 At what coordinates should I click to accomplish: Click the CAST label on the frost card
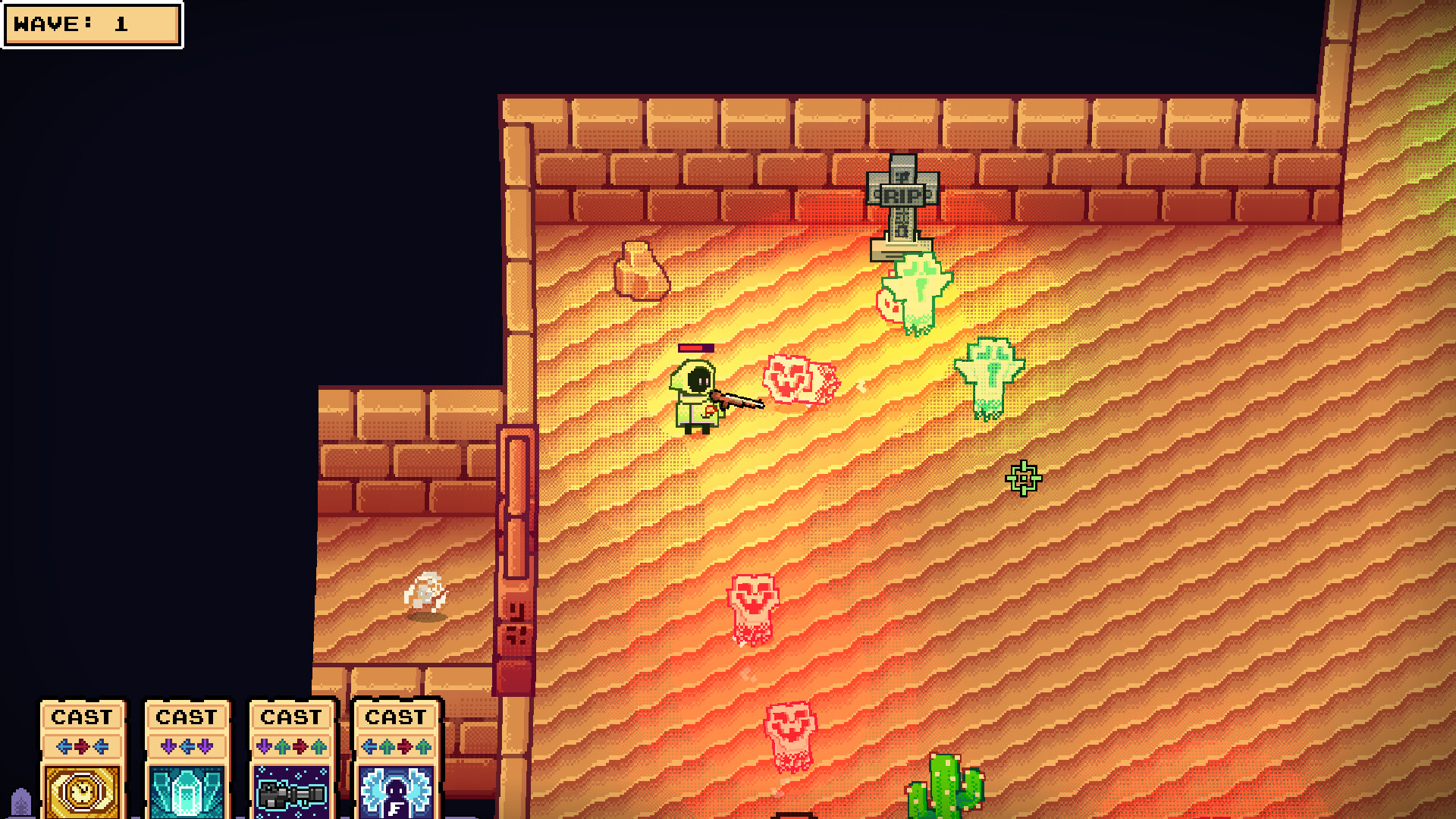point(397,717)
